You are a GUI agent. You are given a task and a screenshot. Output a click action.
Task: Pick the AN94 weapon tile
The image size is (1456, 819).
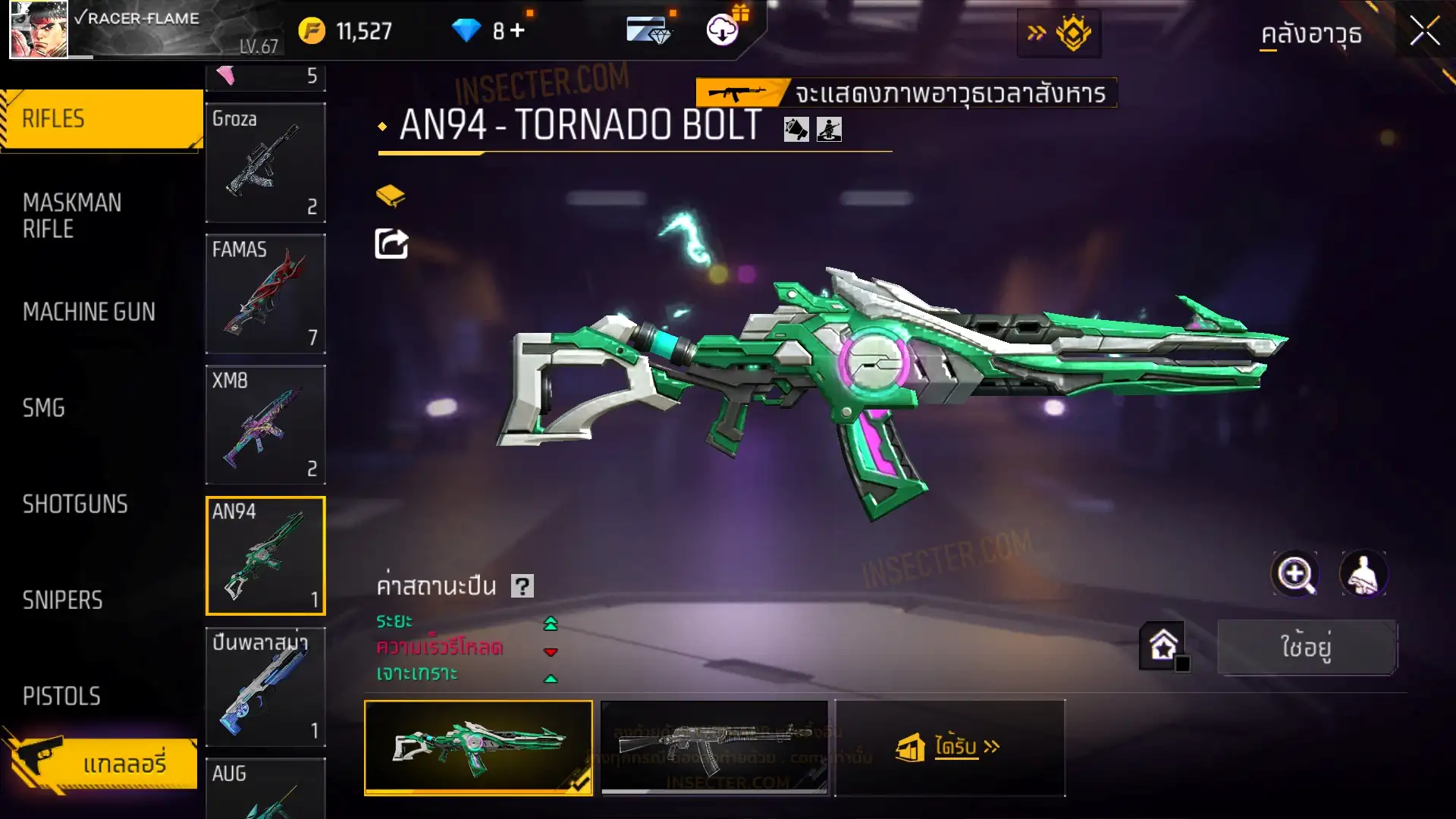click(265, 556)
